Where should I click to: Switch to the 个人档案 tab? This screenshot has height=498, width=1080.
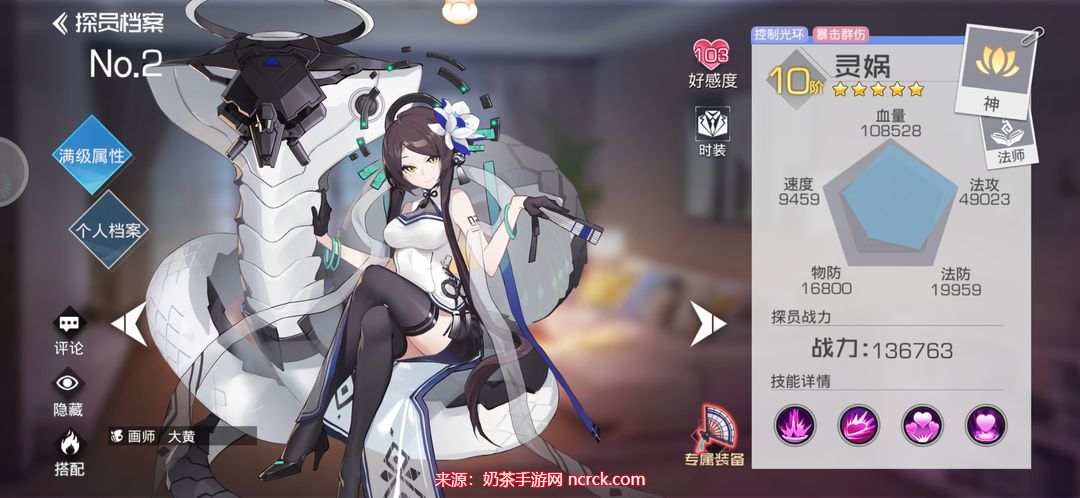click(109, 229)
